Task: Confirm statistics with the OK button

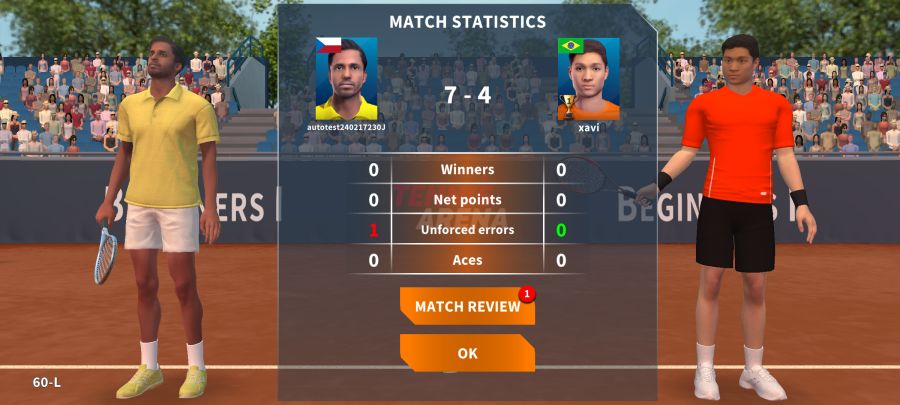Action: (467, 353)
